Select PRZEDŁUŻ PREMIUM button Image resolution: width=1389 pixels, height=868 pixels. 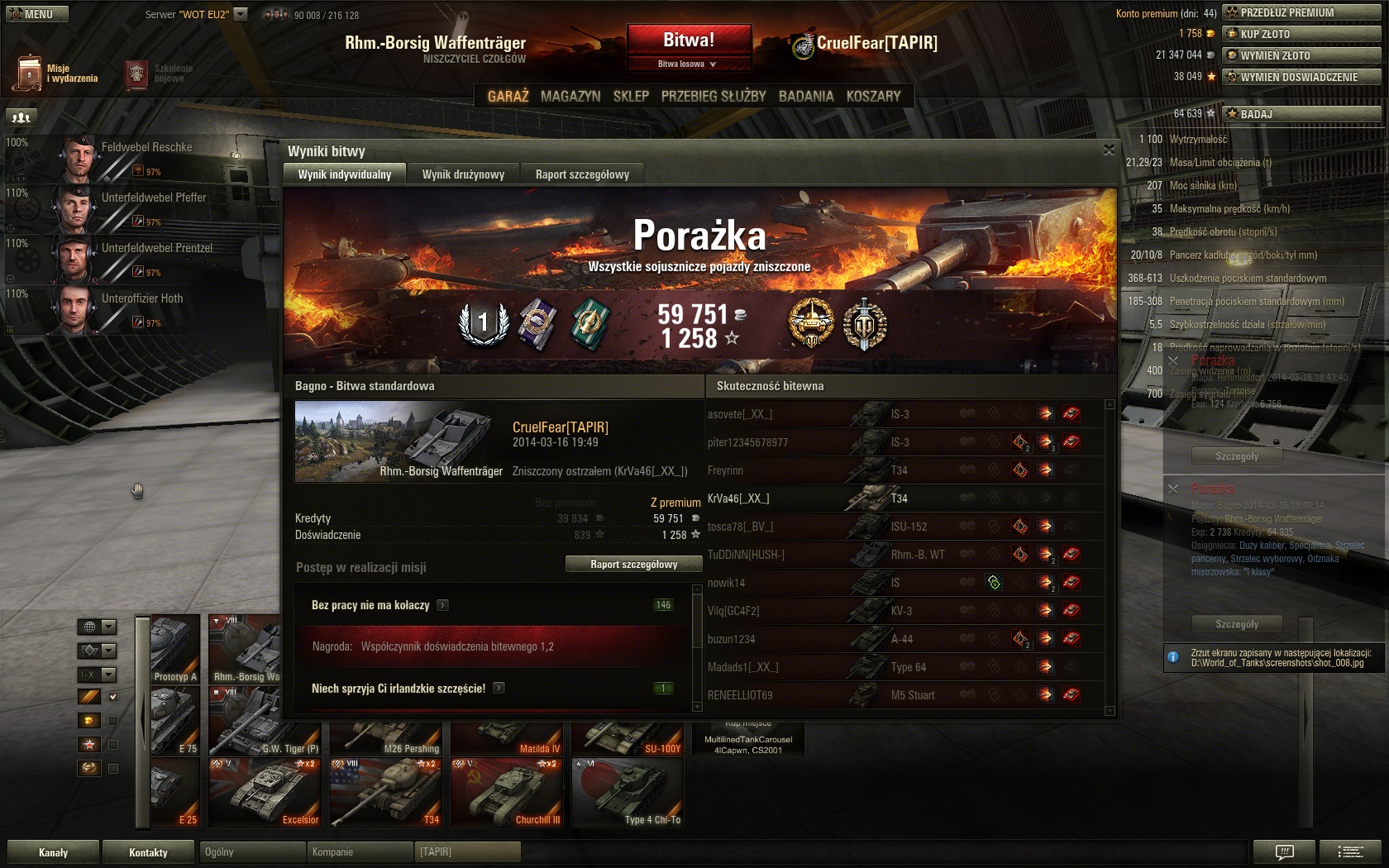1301,12
